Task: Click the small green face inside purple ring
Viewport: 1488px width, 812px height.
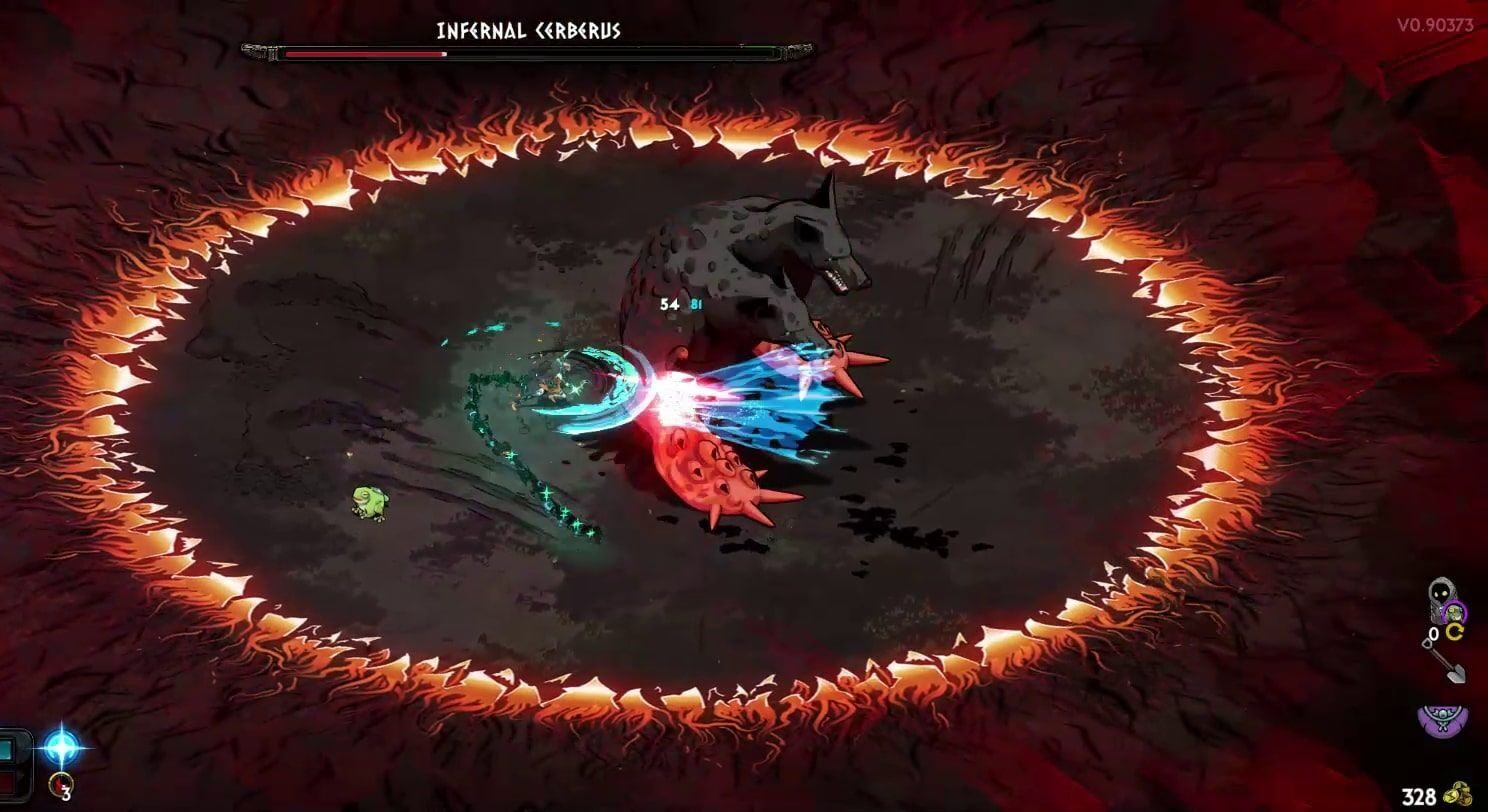Action: click(1454, 611)
